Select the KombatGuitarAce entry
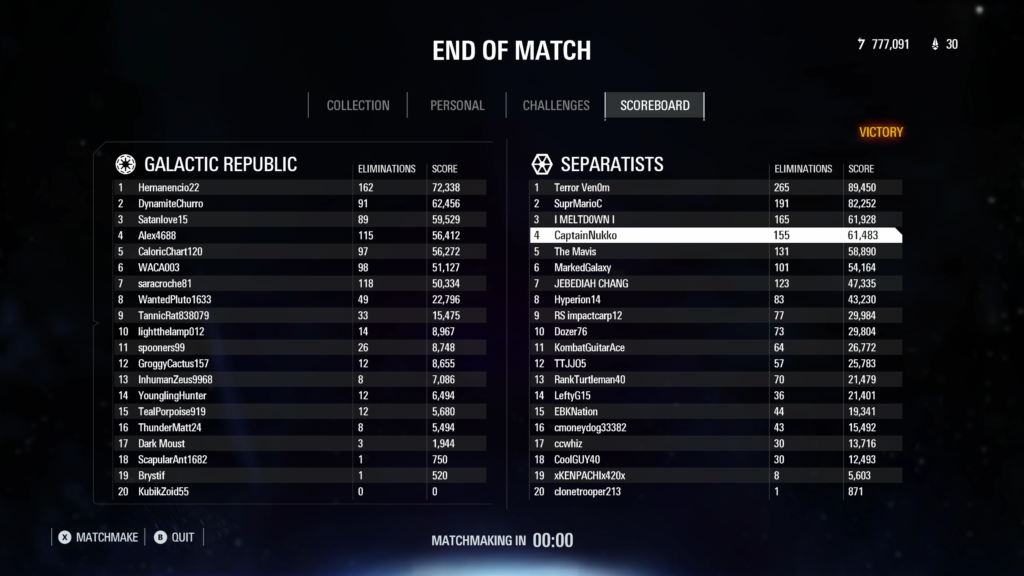Image resolution: width=1024 pixels, height=576 pixels. pyautogui.click(x=715, y=347)
